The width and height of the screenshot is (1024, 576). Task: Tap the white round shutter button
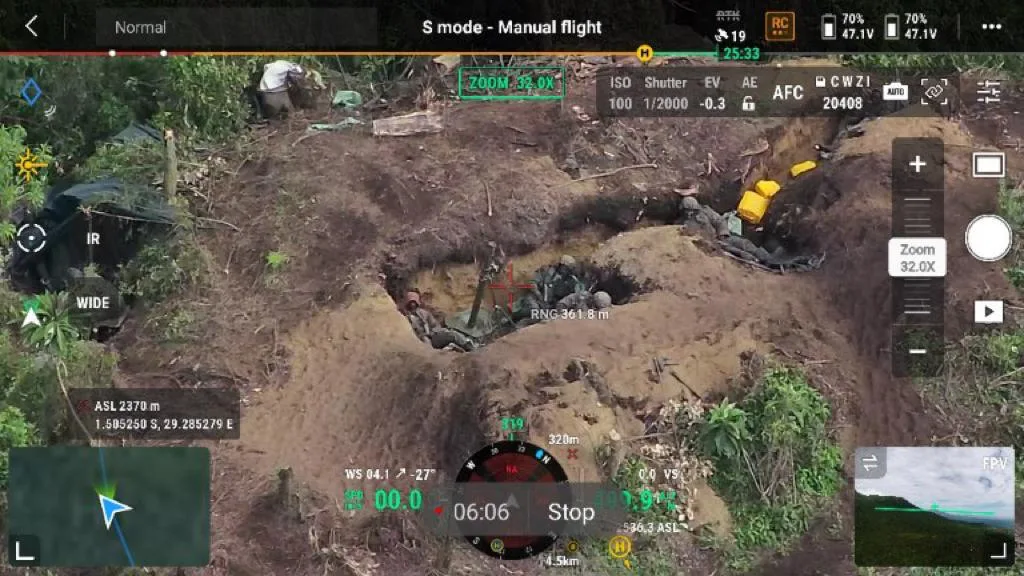(988, 239)
